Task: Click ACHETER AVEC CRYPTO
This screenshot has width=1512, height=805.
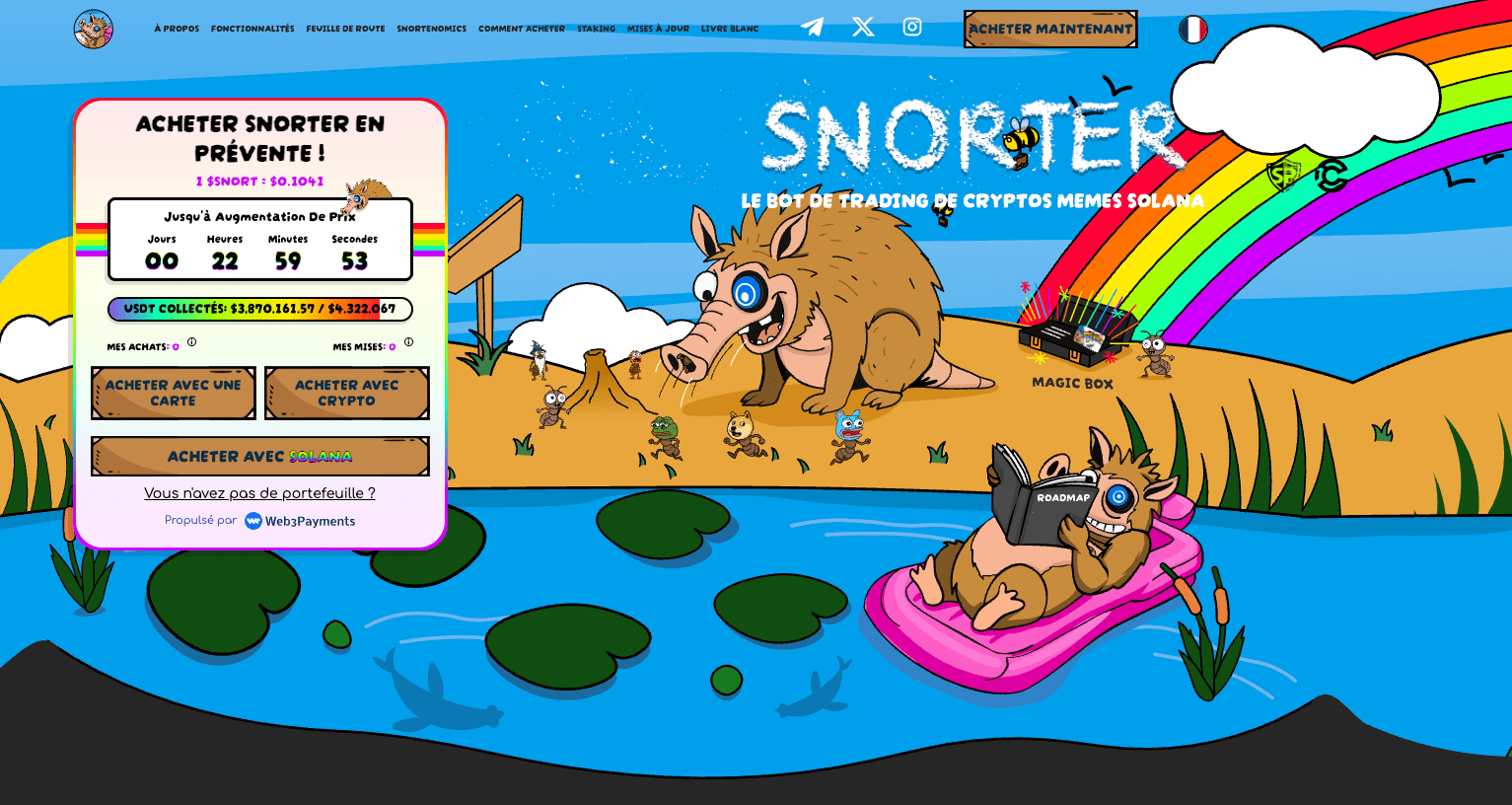Action: click(346, 392)
